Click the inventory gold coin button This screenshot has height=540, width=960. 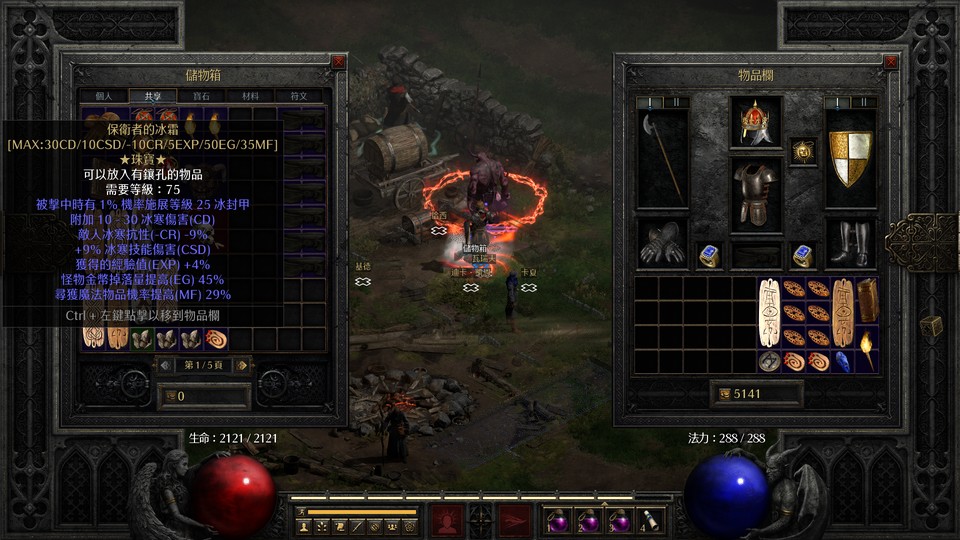point(724,394)
